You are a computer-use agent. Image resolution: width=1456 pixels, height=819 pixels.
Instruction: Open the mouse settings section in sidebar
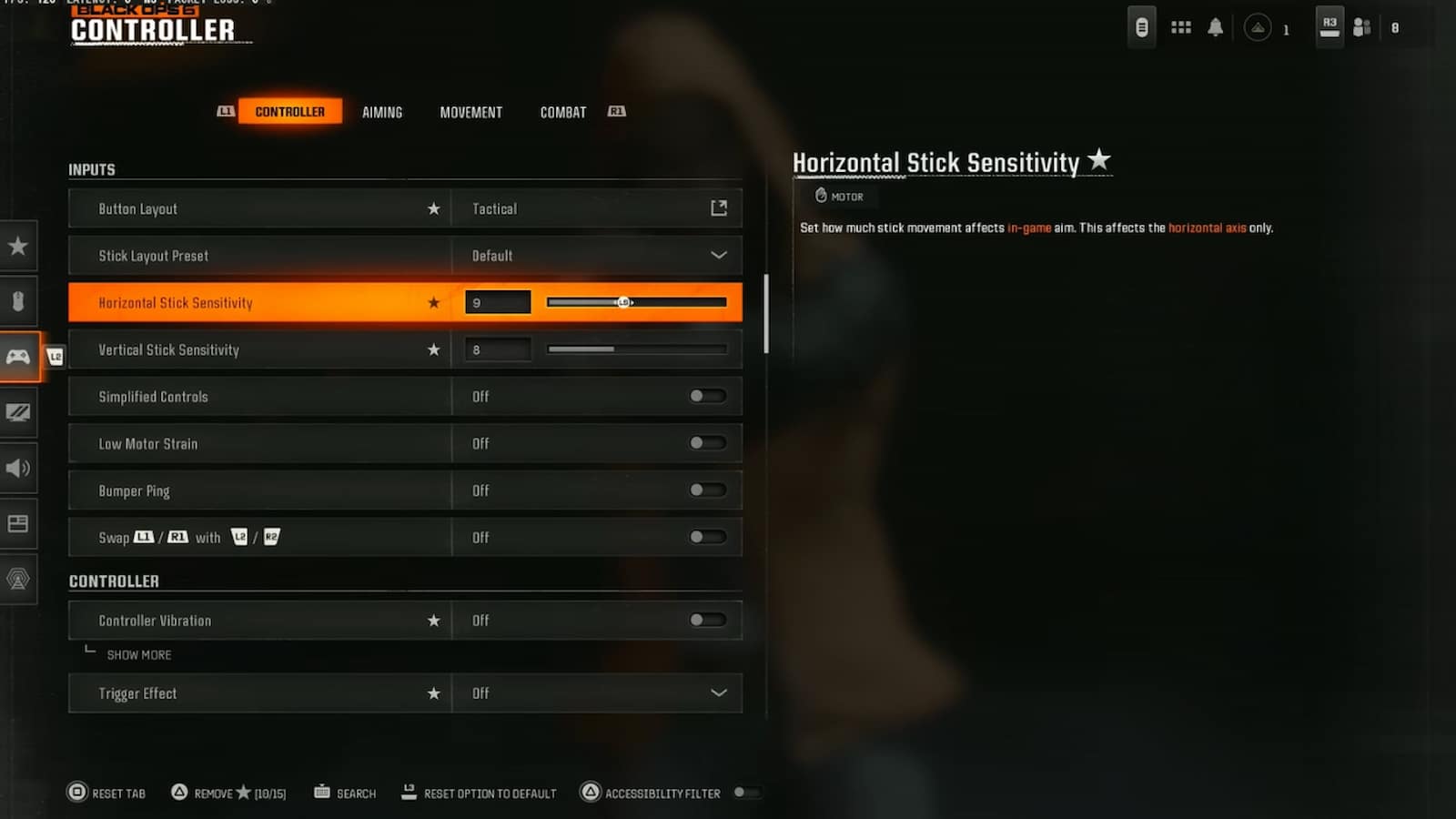(x=18, y=300)
